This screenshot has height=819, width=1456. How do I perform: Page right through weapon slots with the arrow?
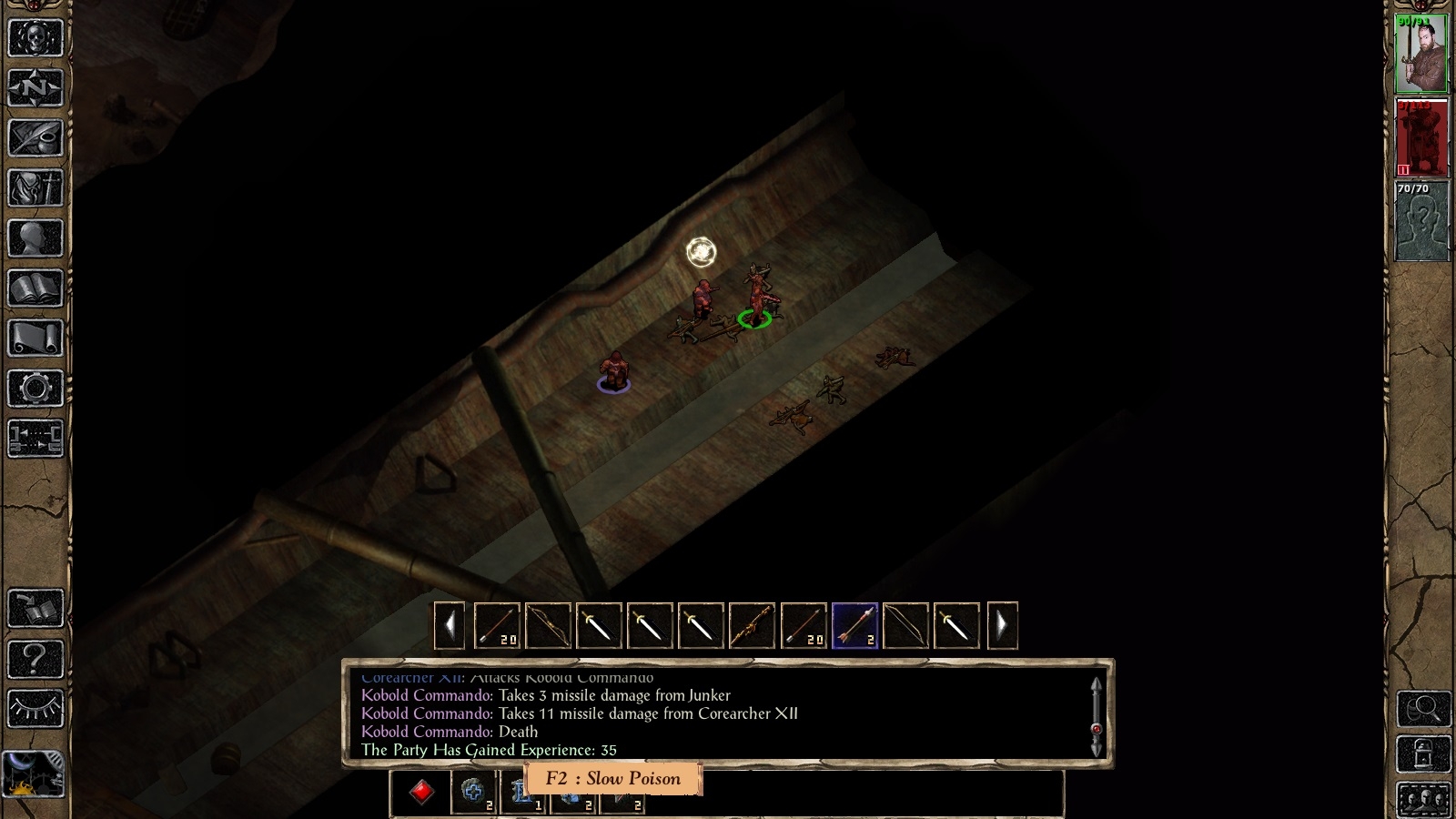point(1001,625)
